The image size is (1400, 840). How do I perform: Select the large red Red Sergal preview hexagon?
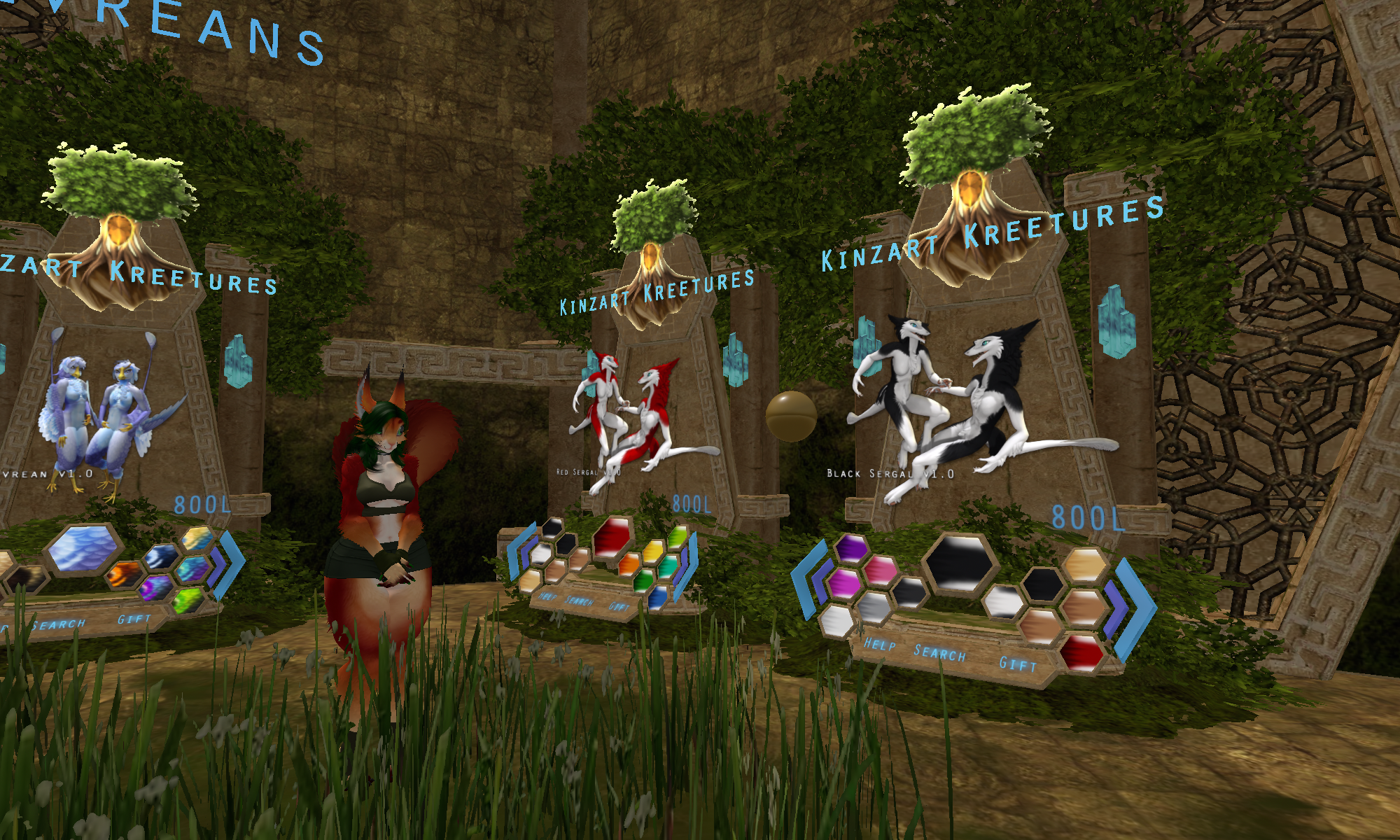tap(613, 538)
